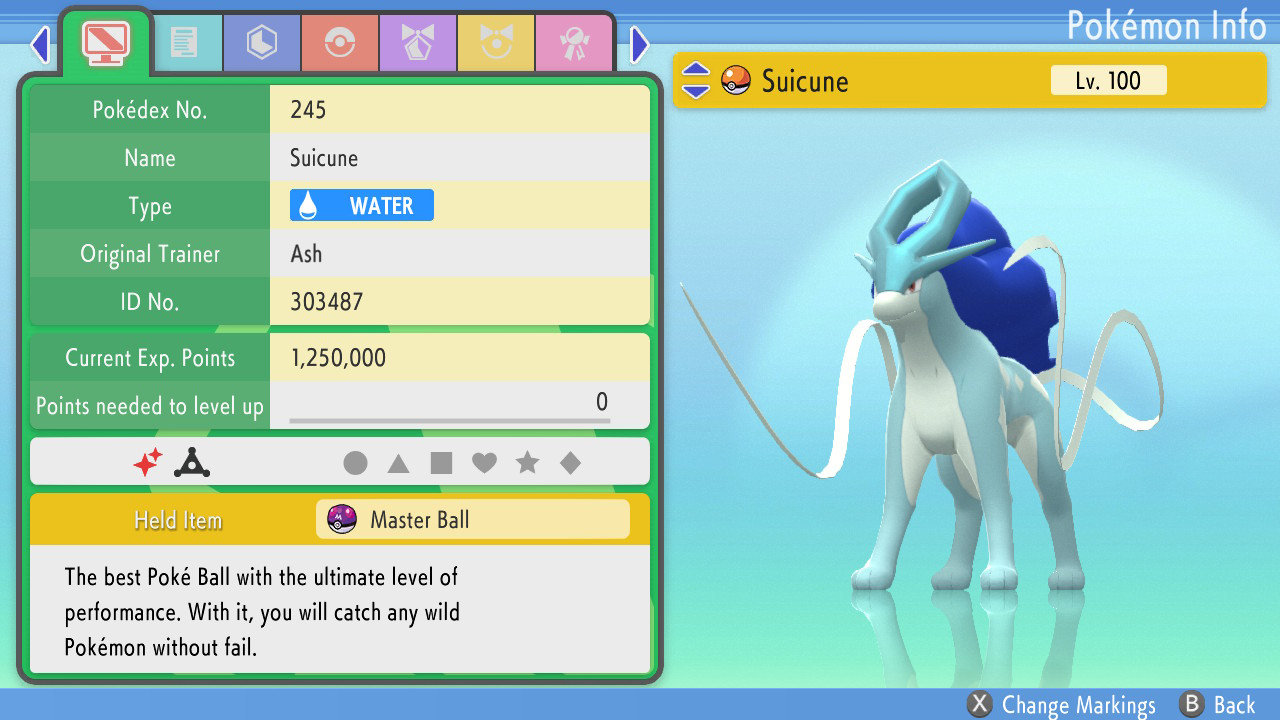Viewport: 1280px width, 720px height.
Task: Open the Poké Ball Moves tab icon
Action: pyautogui.click(x=339, y=42)
